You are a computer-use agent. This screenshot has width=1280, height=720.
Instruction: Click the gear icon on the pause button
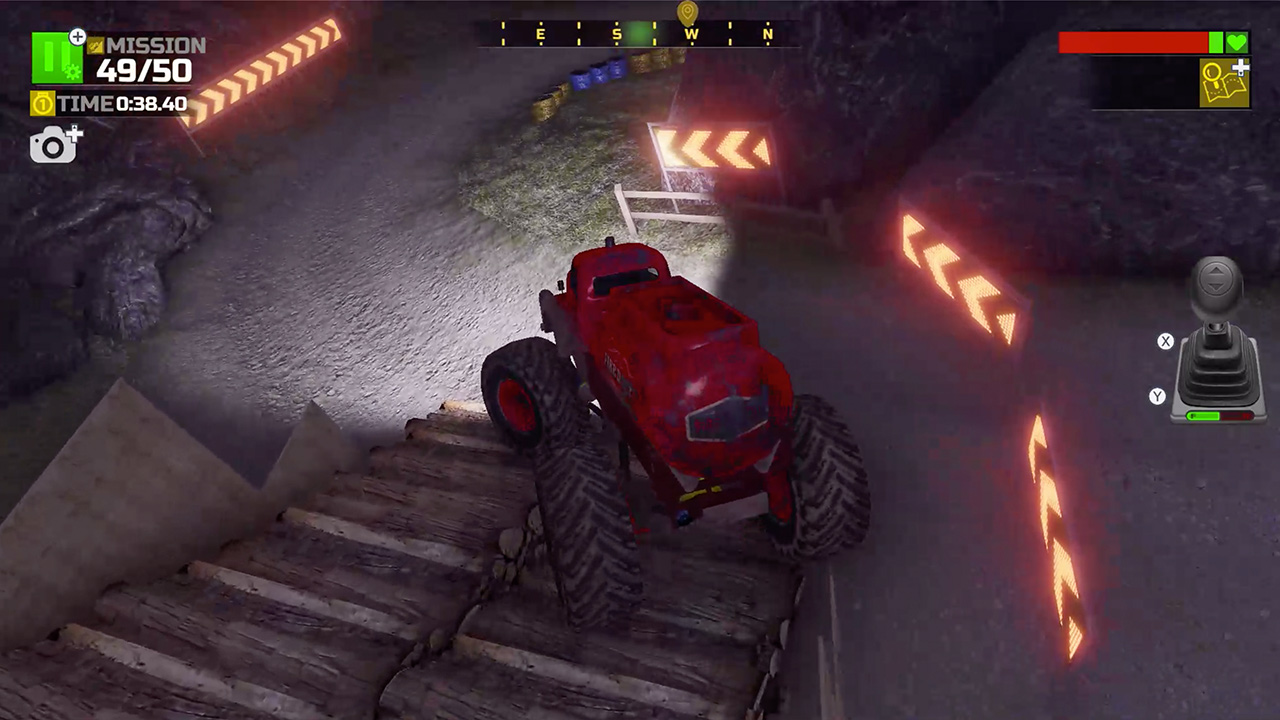(x=72, y=70)
